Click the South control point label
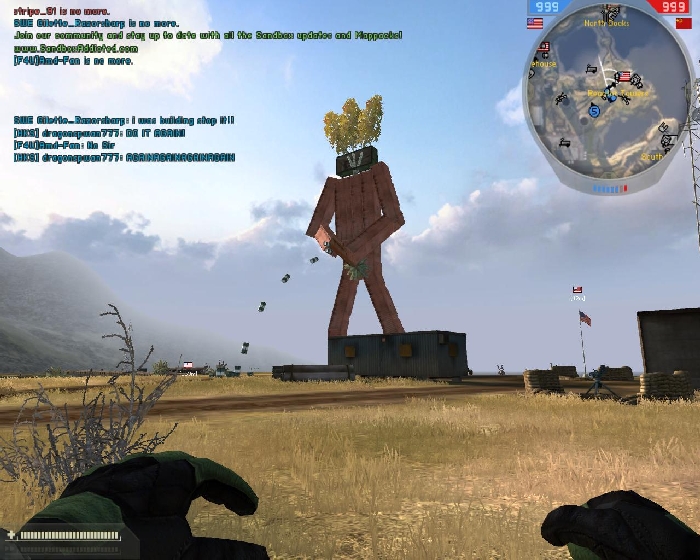700x560 pixels. [x=652, y=156]
